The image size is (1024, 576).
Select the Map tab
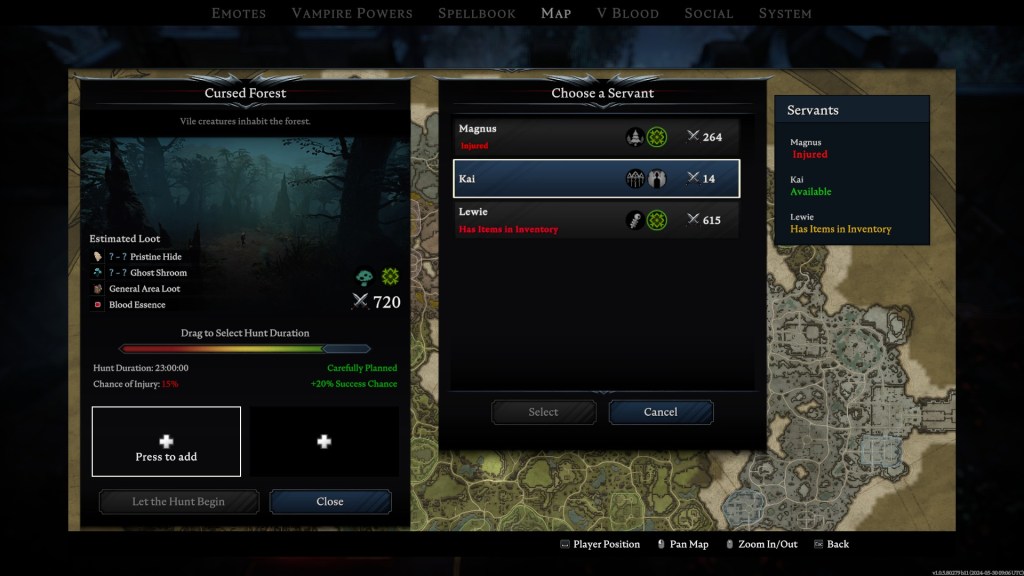point(556,13)
